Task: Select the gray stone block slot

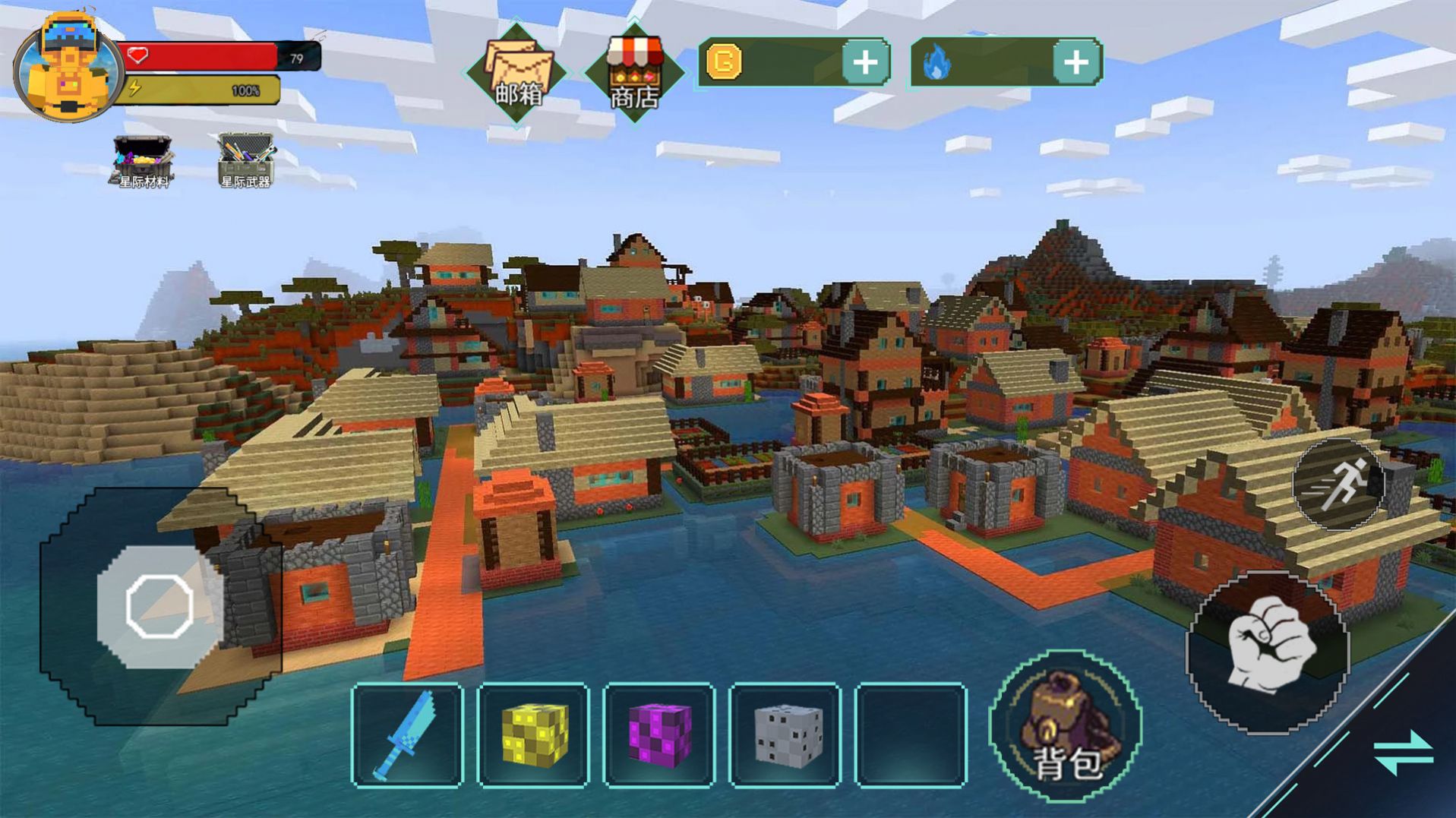Action: 785,734
